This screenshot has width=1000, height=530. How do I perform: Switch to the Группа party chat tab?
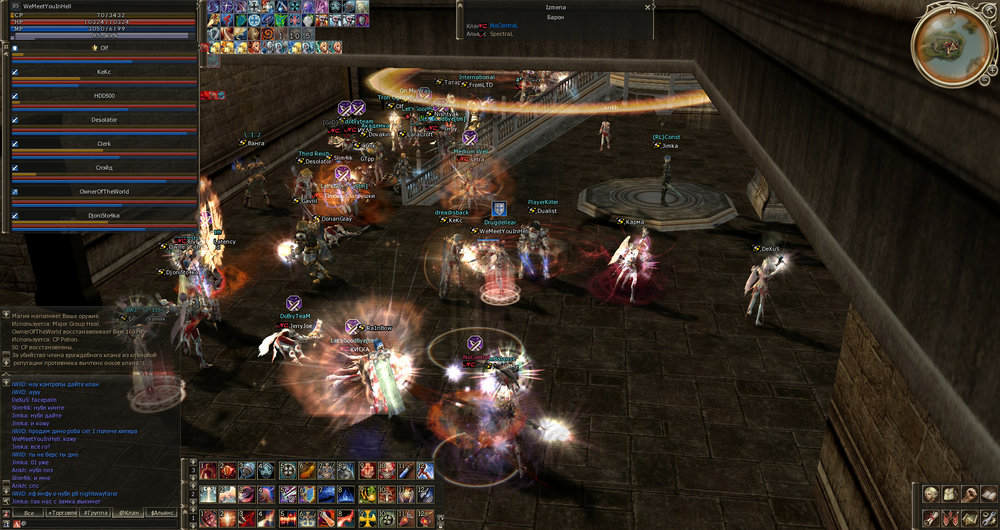[x=97, y=513]
